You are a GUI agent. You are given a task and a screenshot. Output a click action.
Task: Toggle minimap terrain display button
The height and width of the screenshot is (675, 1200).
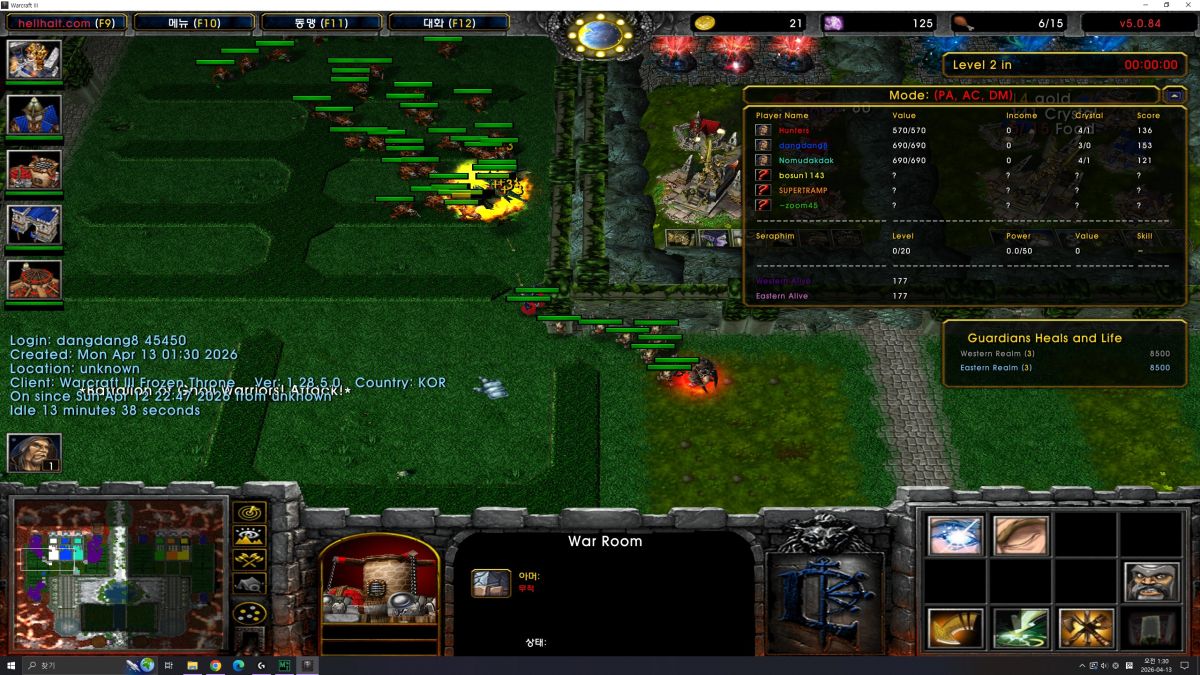coord(249,536)
